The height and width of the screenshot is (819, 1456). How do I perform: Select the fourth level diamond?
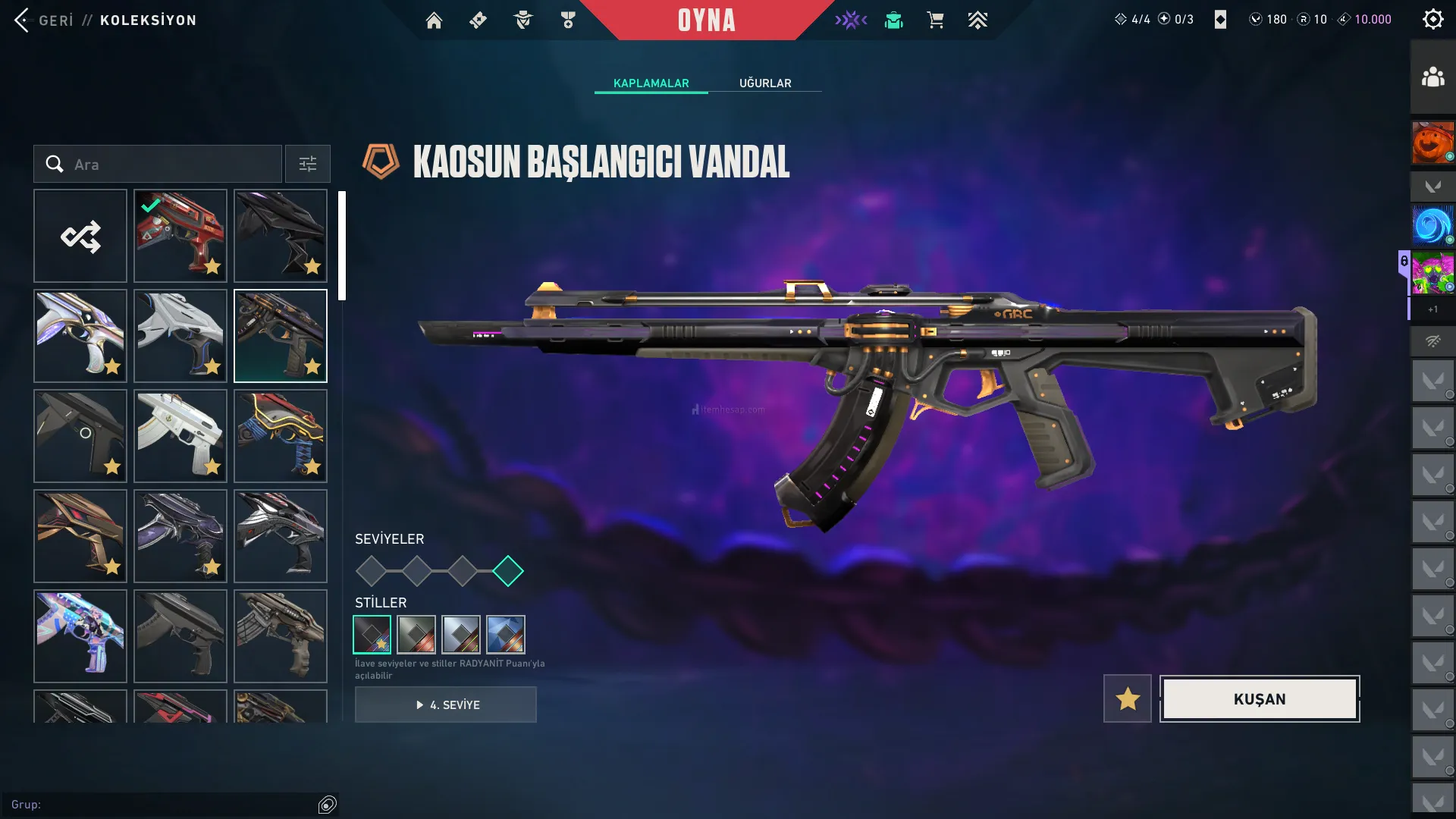pos(508,571)
